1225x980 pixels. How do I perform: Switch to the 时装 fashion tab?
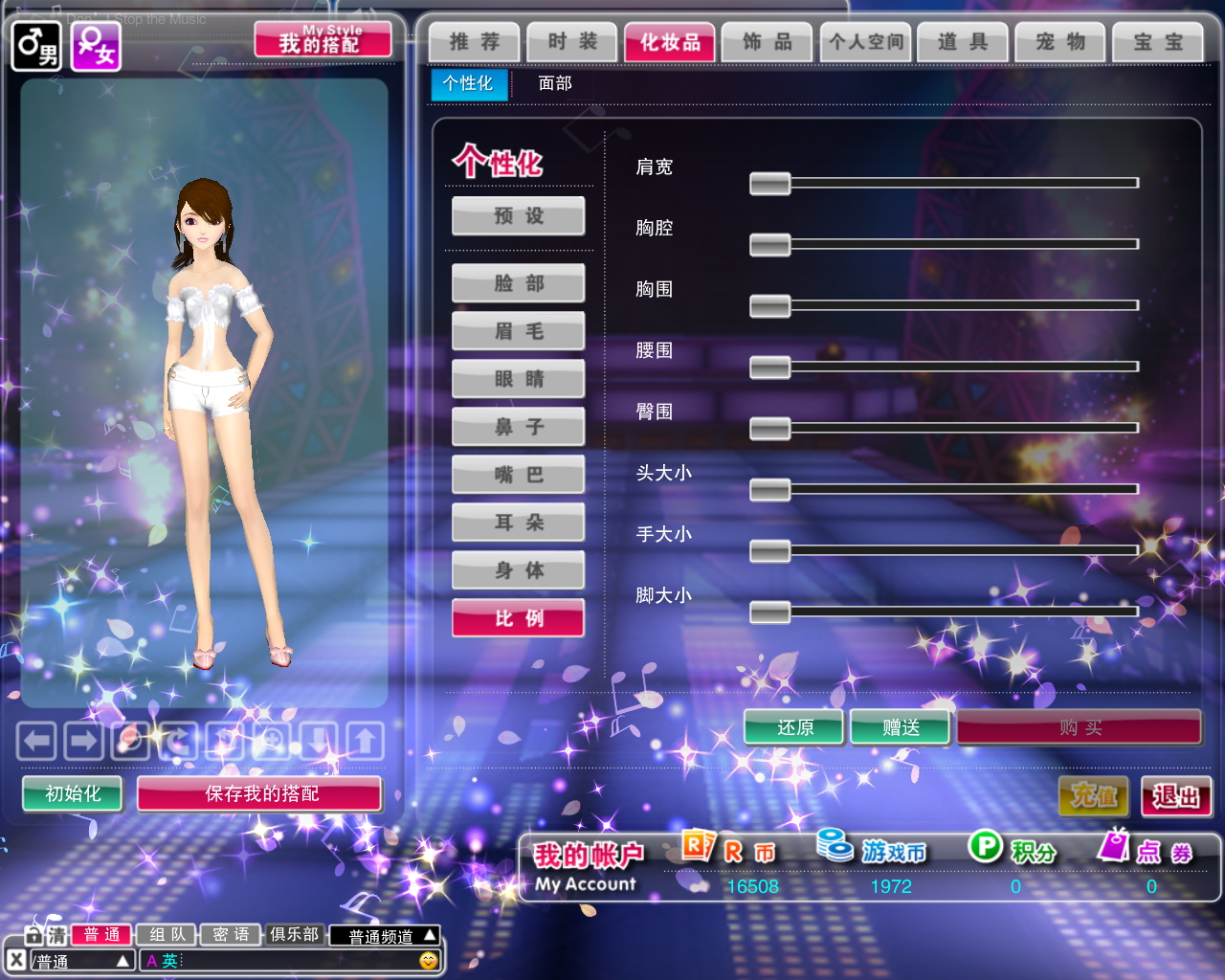pos(572,42)
